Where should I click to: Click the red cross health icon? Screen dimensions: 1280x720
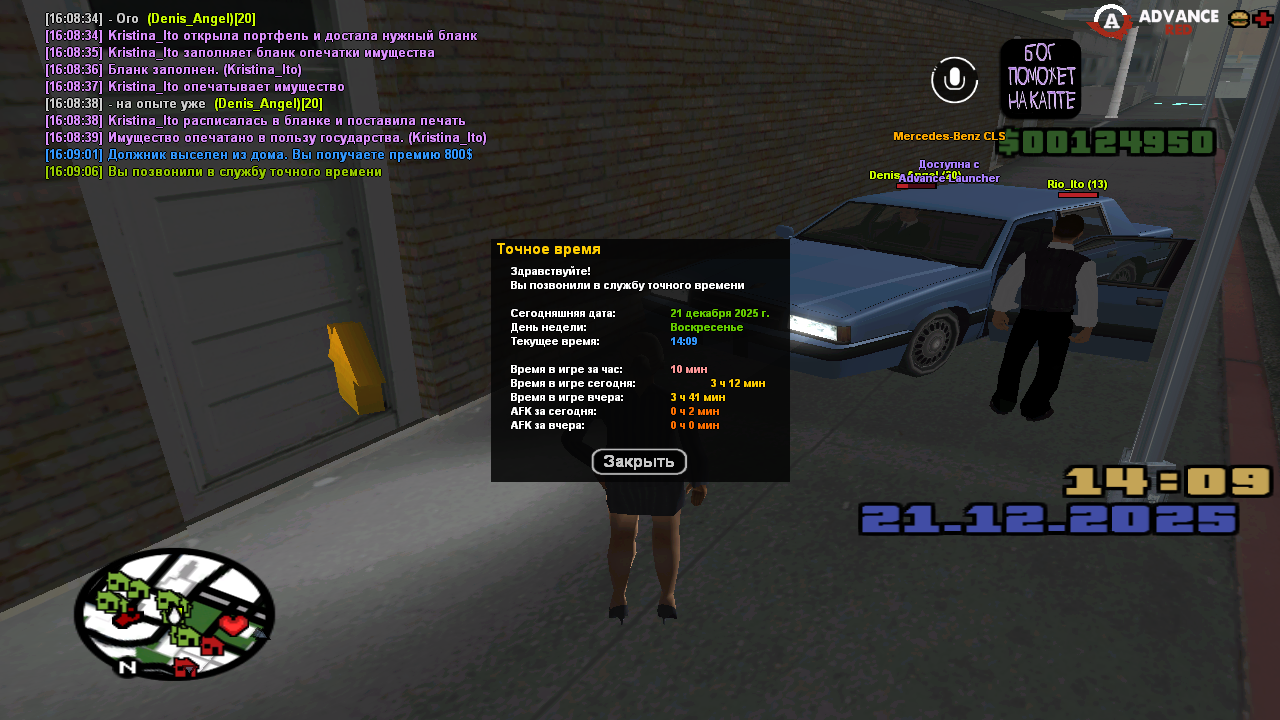point(1263,19)
